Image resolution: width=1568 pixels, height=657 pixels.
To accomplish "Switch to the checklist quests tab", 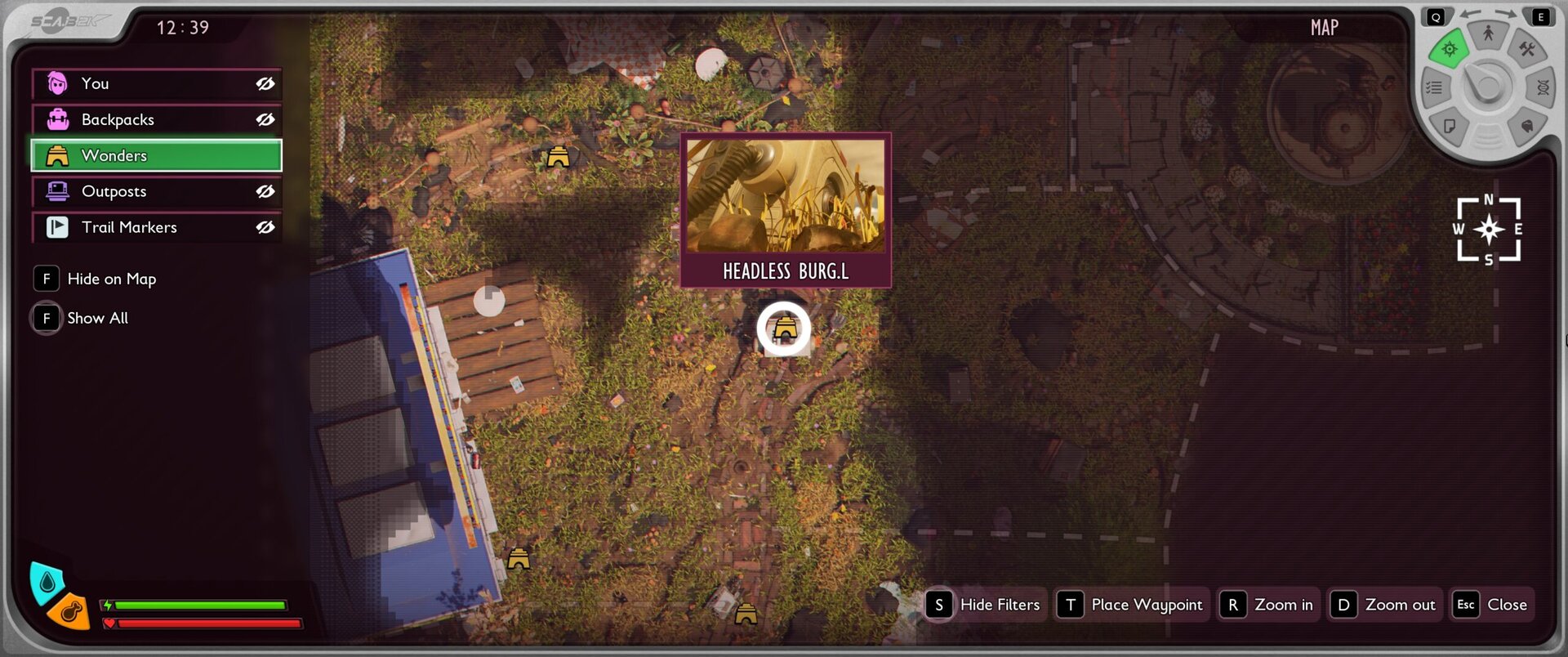I will (1434, 87).
